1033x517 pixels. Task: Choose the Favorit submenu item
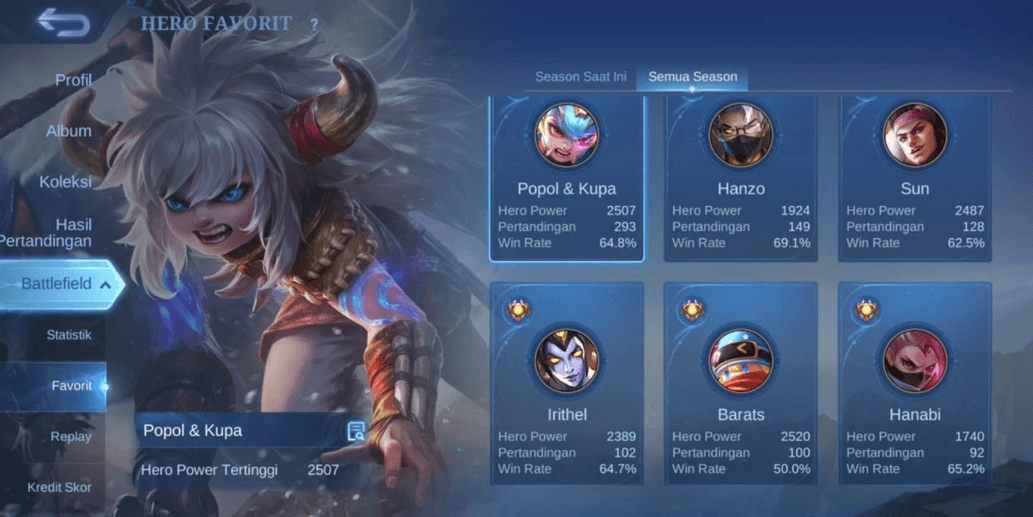[71, 386]
